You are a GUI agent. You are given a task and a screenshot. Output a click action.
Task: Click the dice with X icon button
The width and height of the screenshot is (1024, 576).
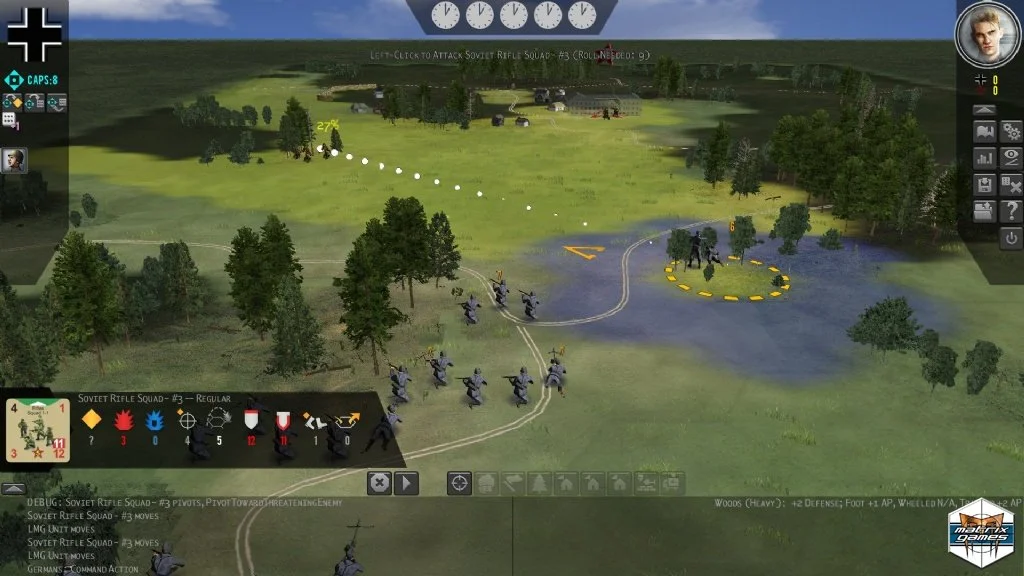pos(1011,185)
